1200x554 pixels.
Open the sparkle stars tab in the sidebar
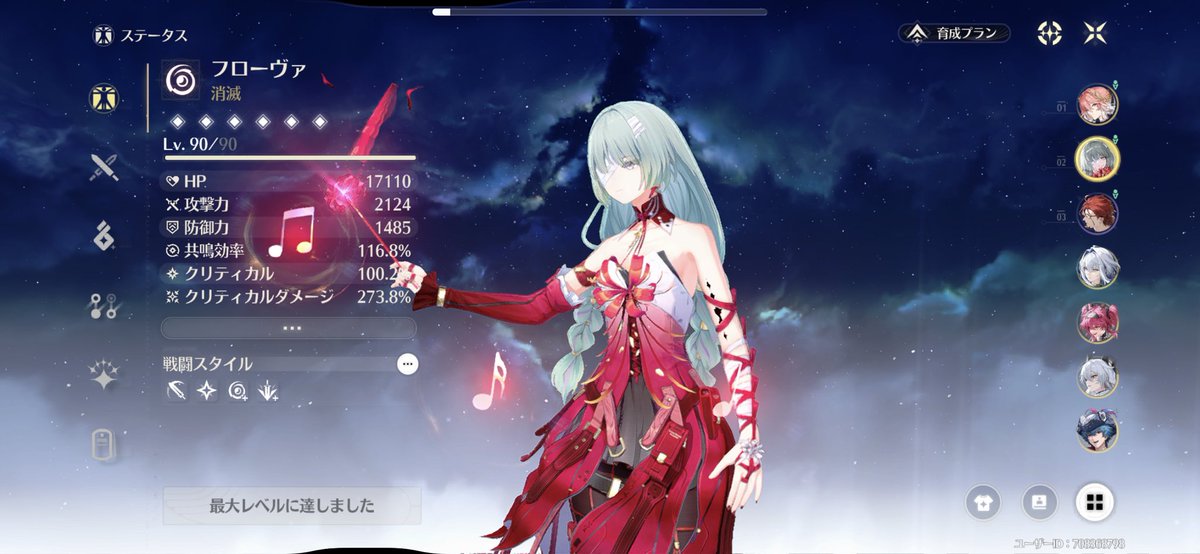coord(103,376)
